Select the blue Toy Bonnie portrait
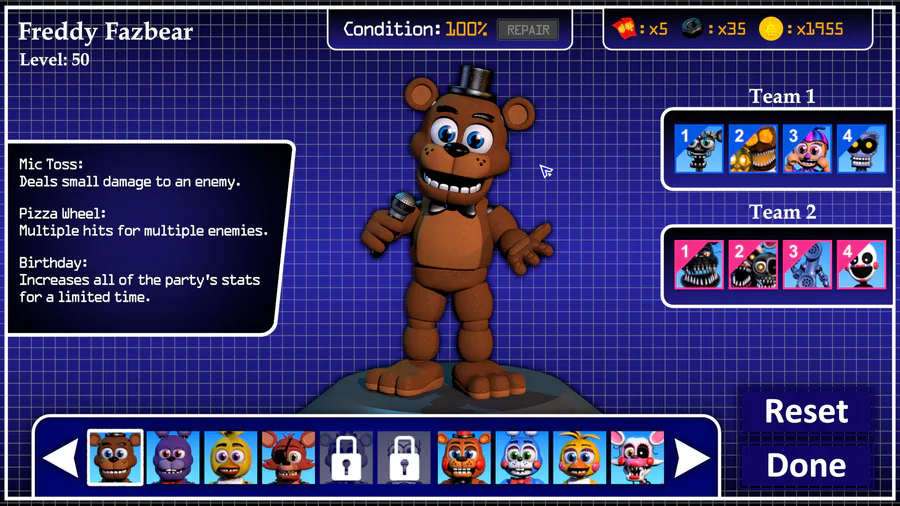The image size is (900, 506). point(522,458)
